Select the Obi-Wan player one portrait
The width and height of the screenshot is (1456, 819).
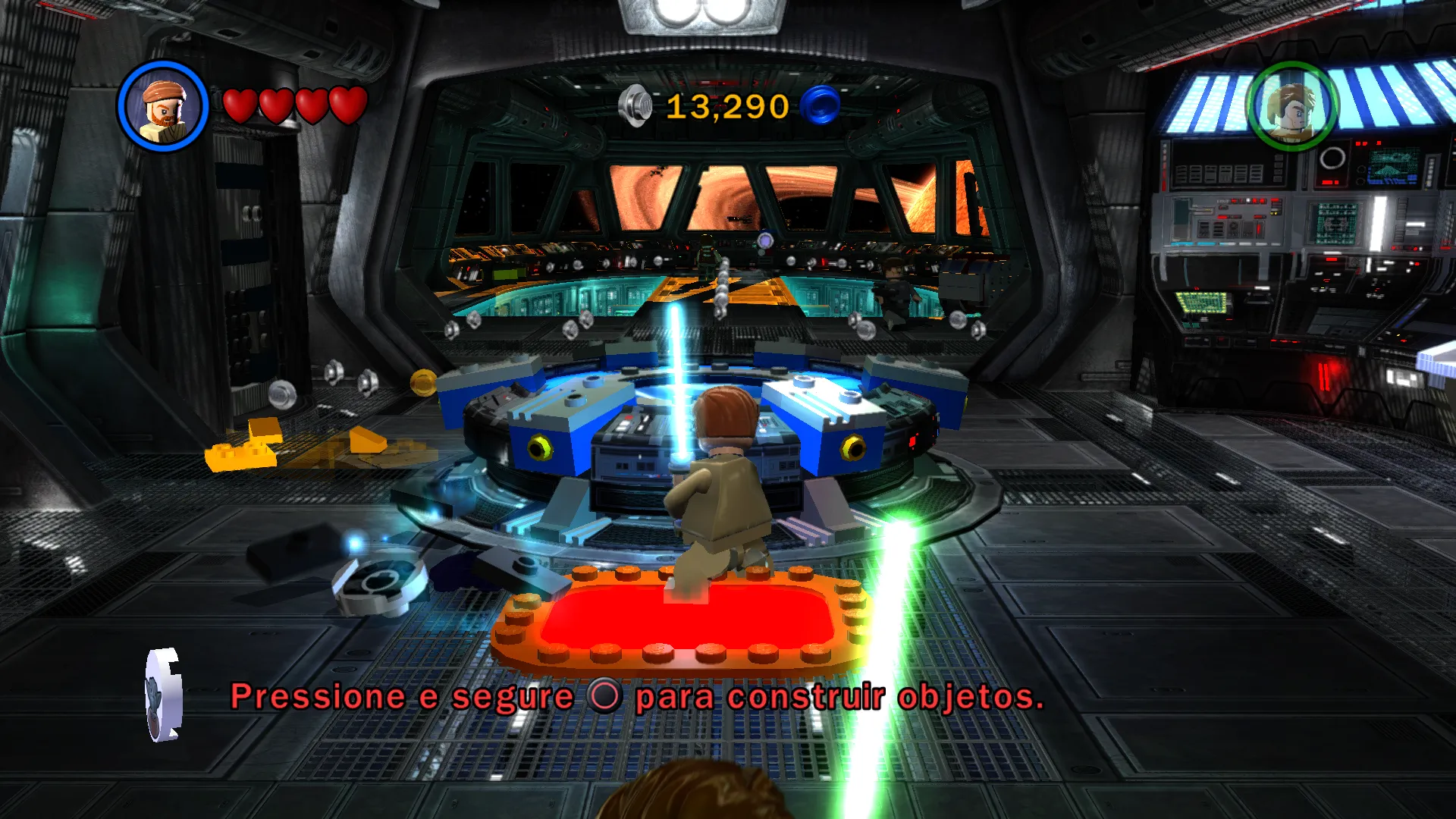pyautogui.click(x=163, y=106)
